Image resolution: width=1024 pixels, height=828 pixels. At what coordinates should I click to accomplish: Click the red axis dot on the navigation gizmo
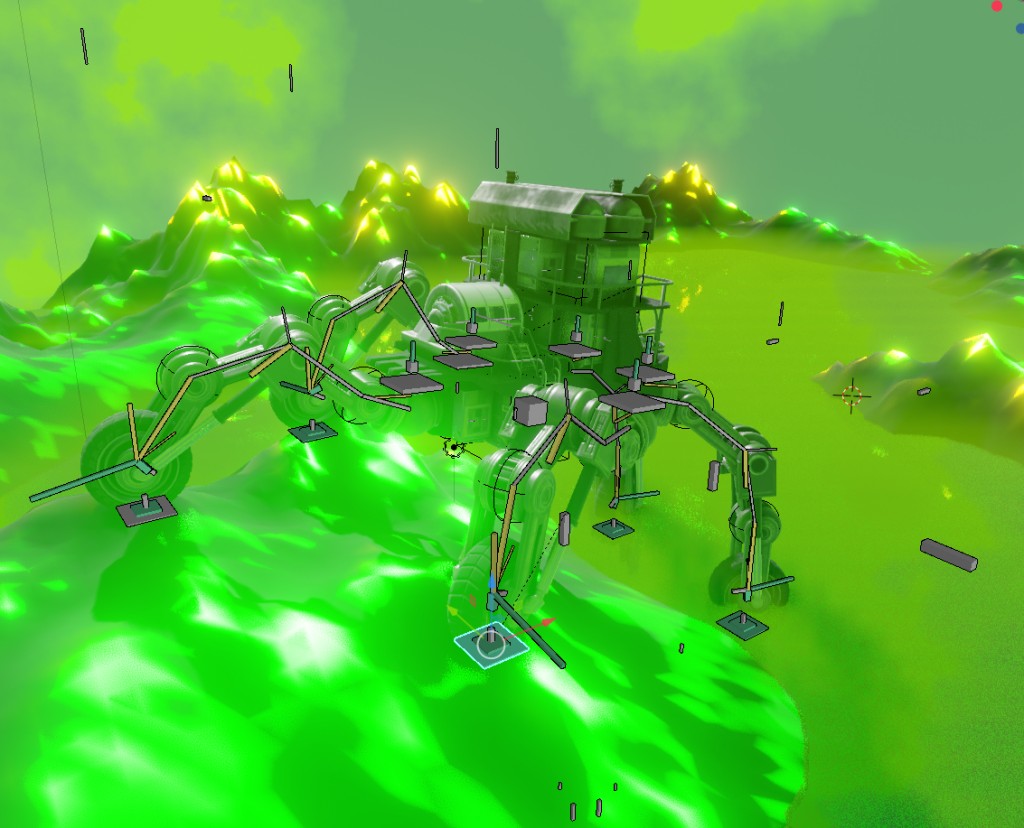997,6
